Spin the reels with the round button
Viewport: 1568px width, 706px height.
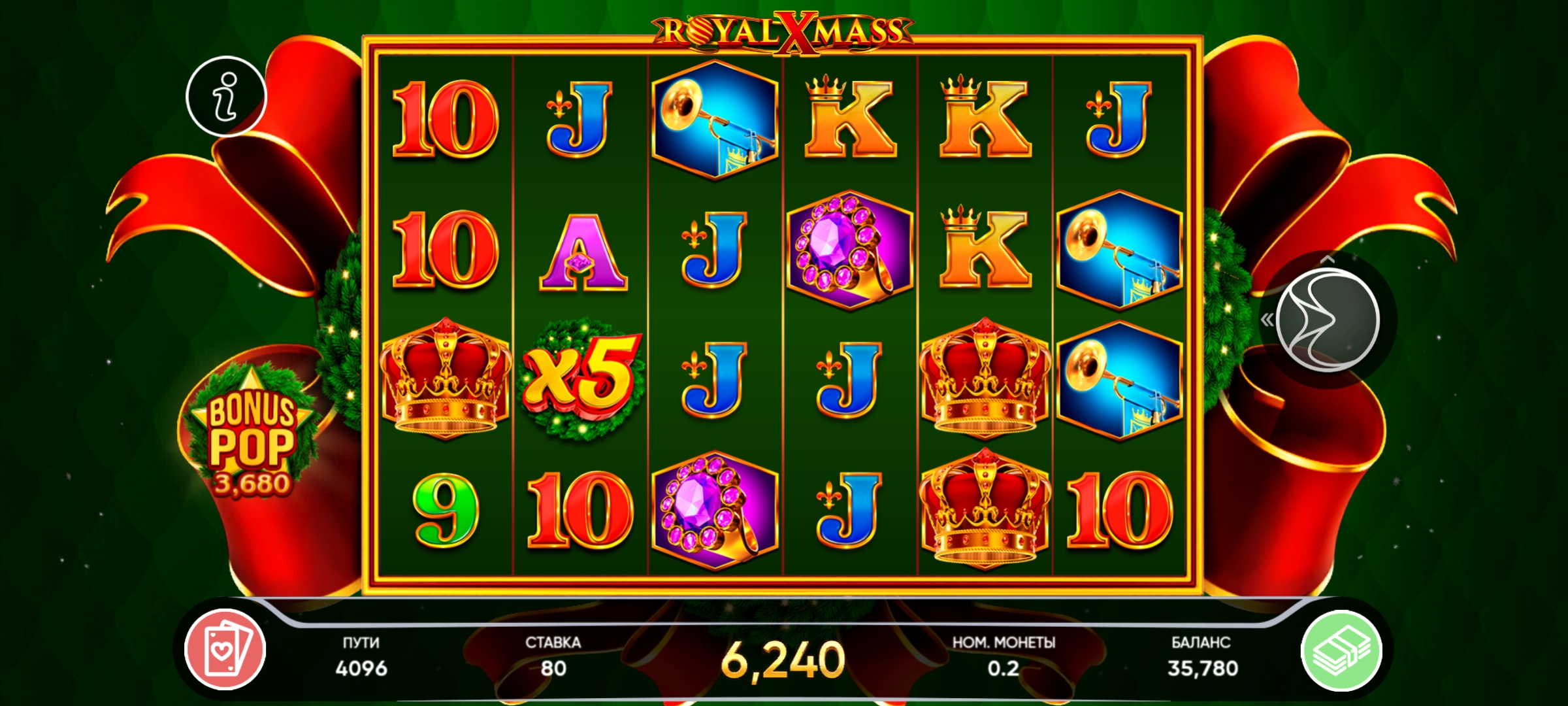pyautogui.click(x=1327, y=320)
